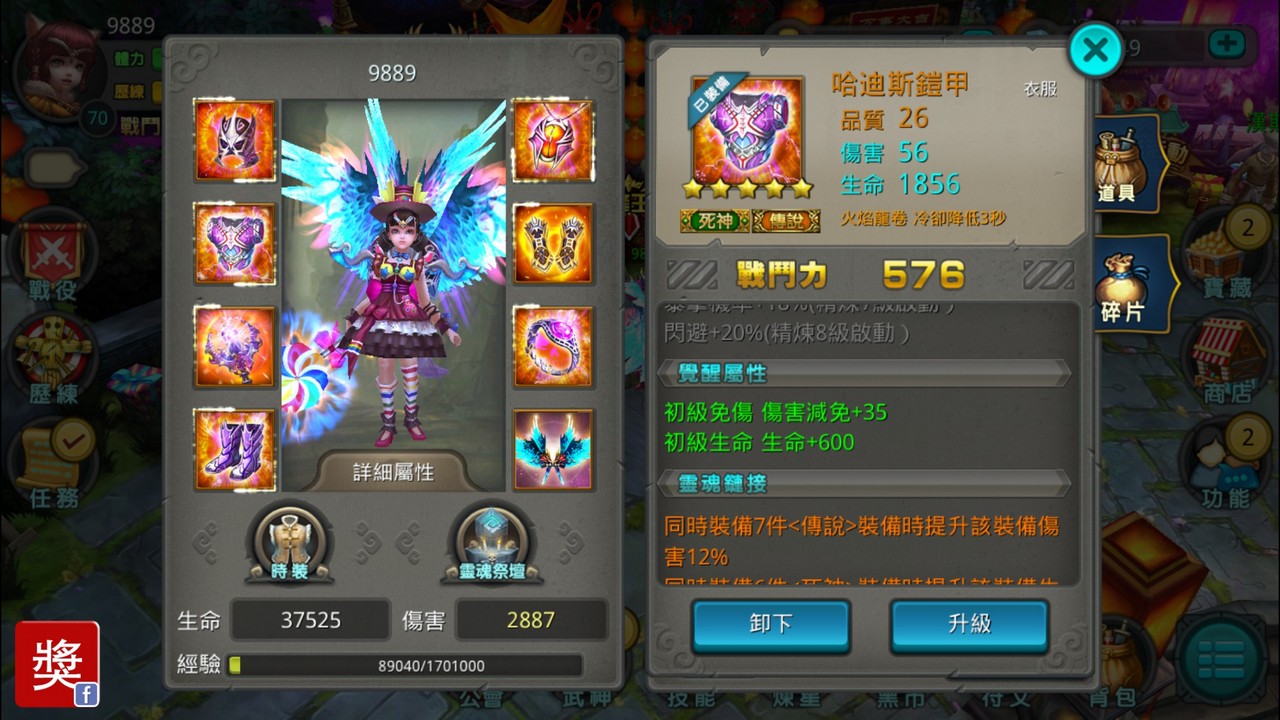Select the equipped ring slot
Screen dimensions: 1280x720
tap(554, 347)
